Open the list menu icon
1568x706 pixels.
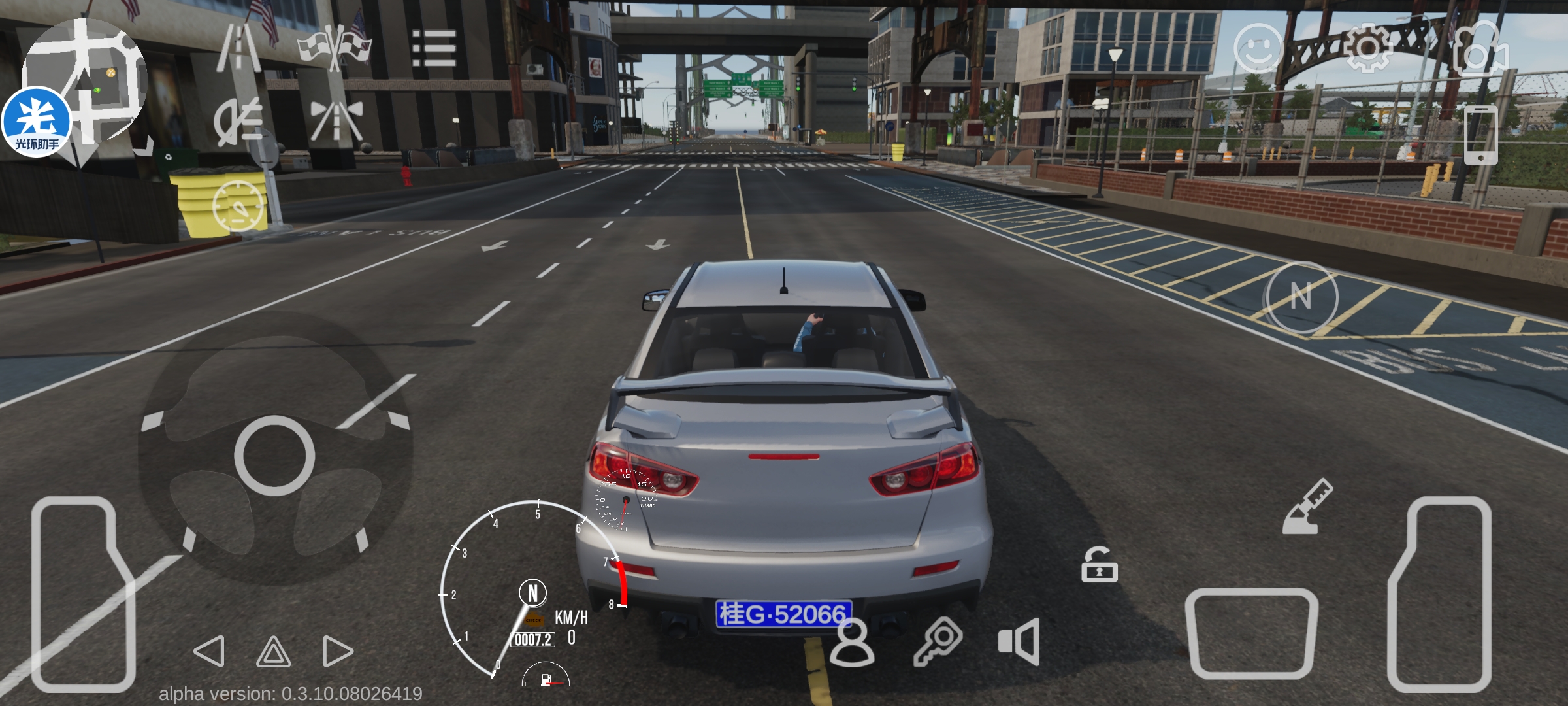point(434,48)
